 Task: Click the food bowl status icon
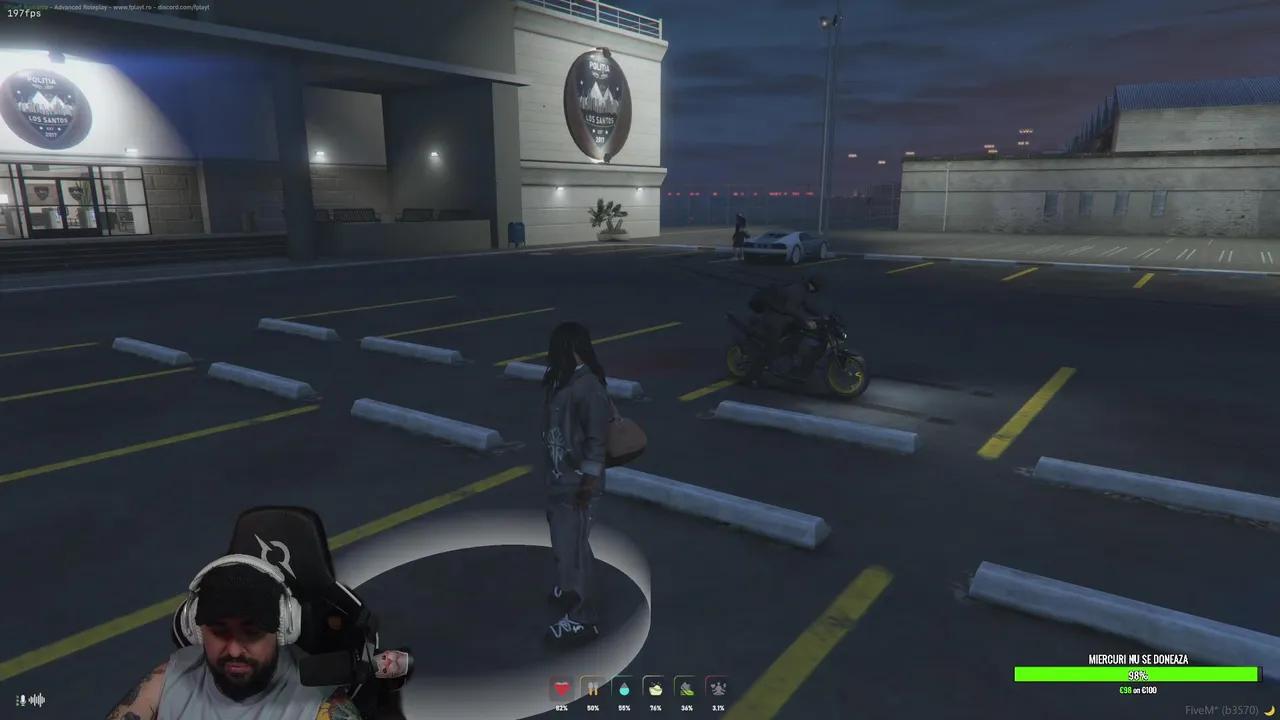[655, 688]
